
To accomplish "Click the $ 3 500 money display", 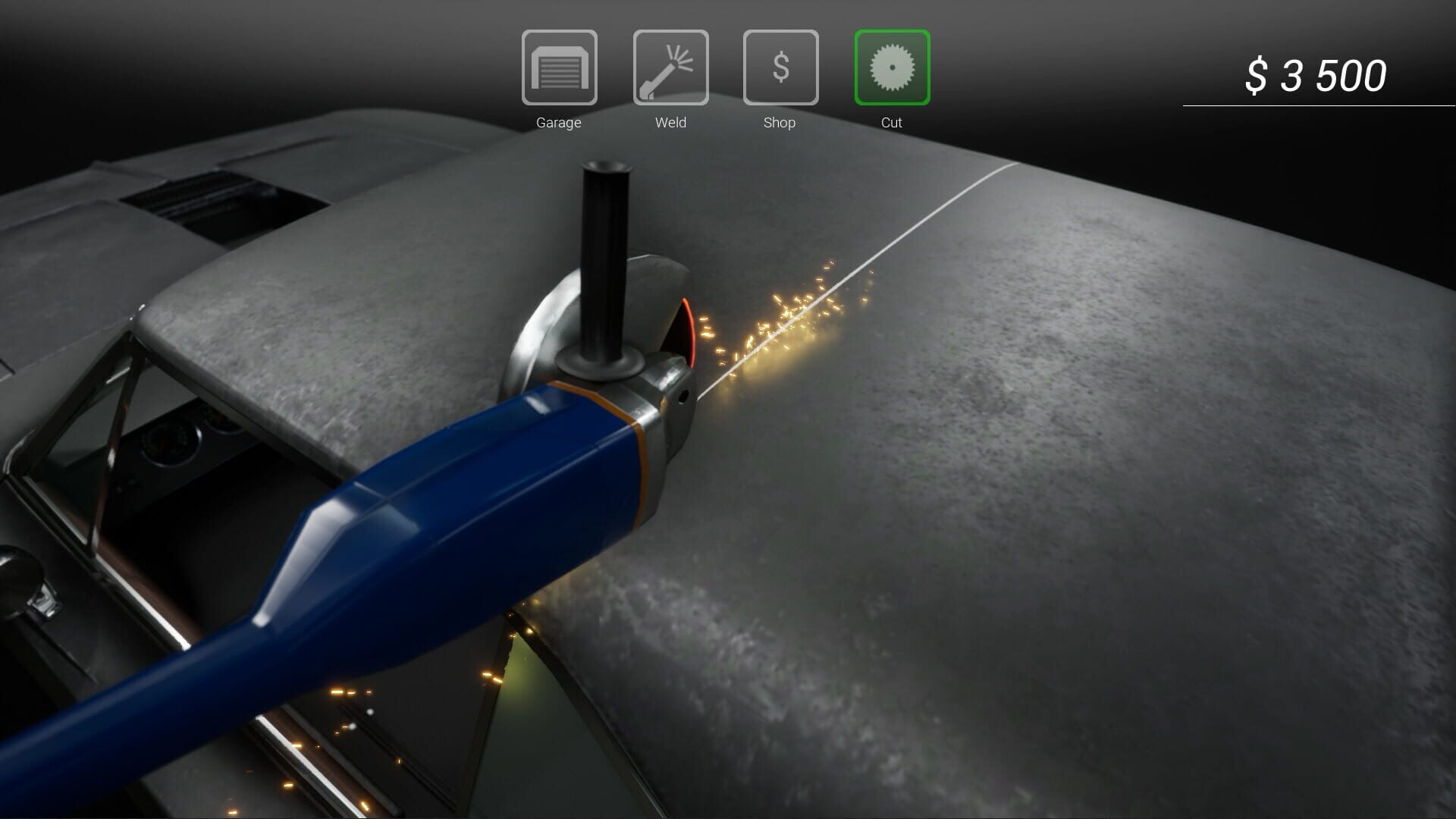I will coord(1318,74).
